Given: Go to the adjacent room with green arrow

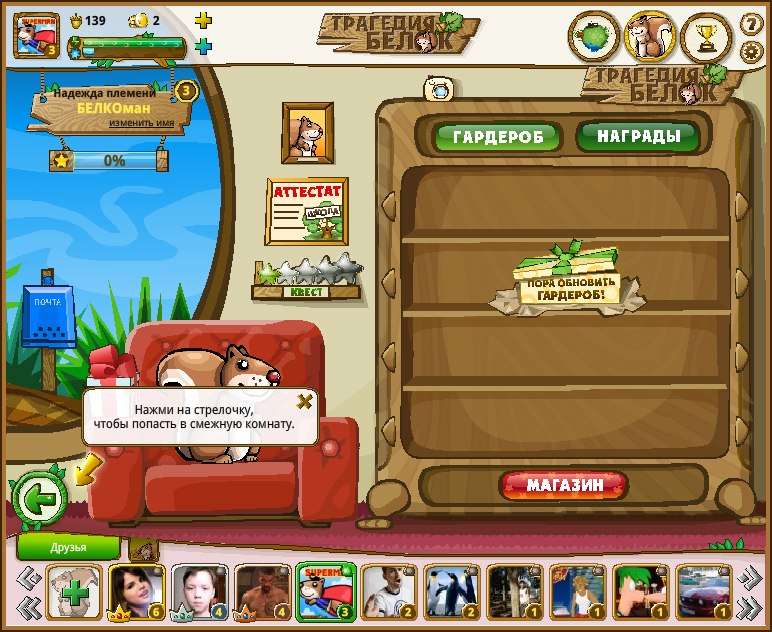Looking at the screenshot, I should click(39, 497).
